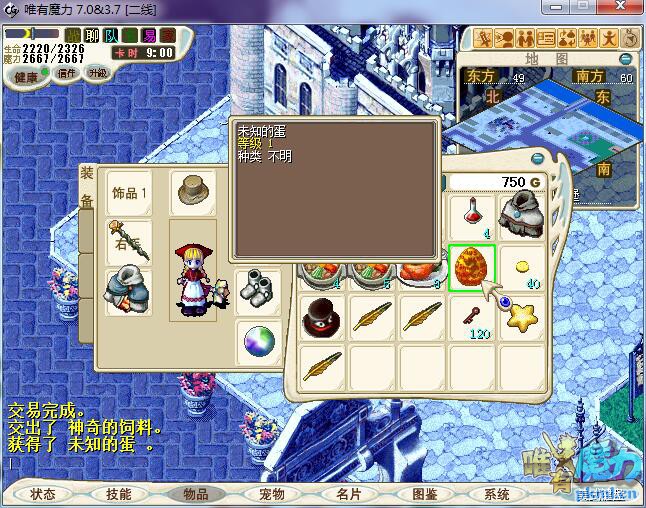Select the equipped brown top hat slot
The image size is (646, 508).
click(192, 191)
